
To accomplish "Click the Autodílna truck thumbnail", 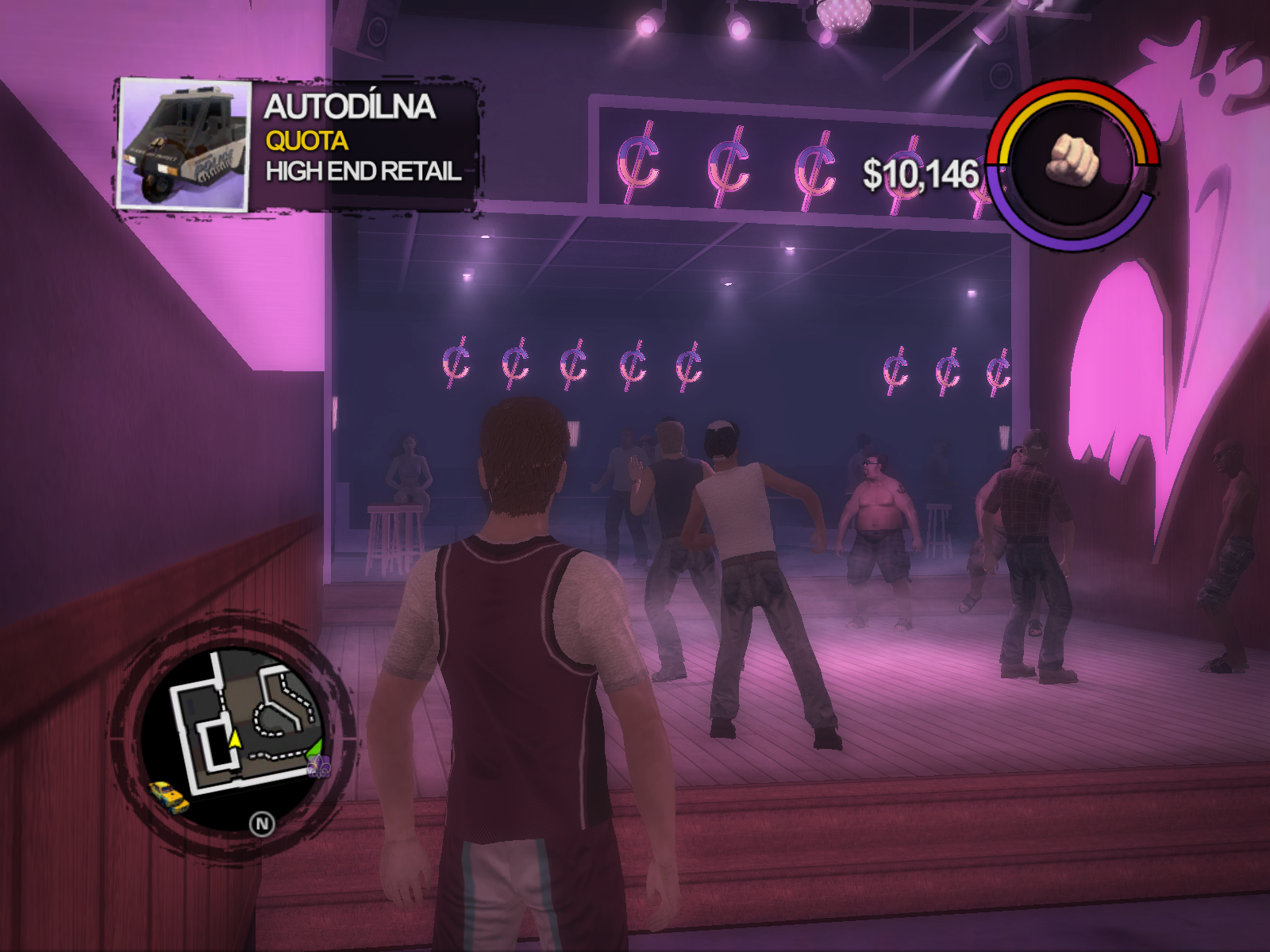I will [x=184, y=145].
